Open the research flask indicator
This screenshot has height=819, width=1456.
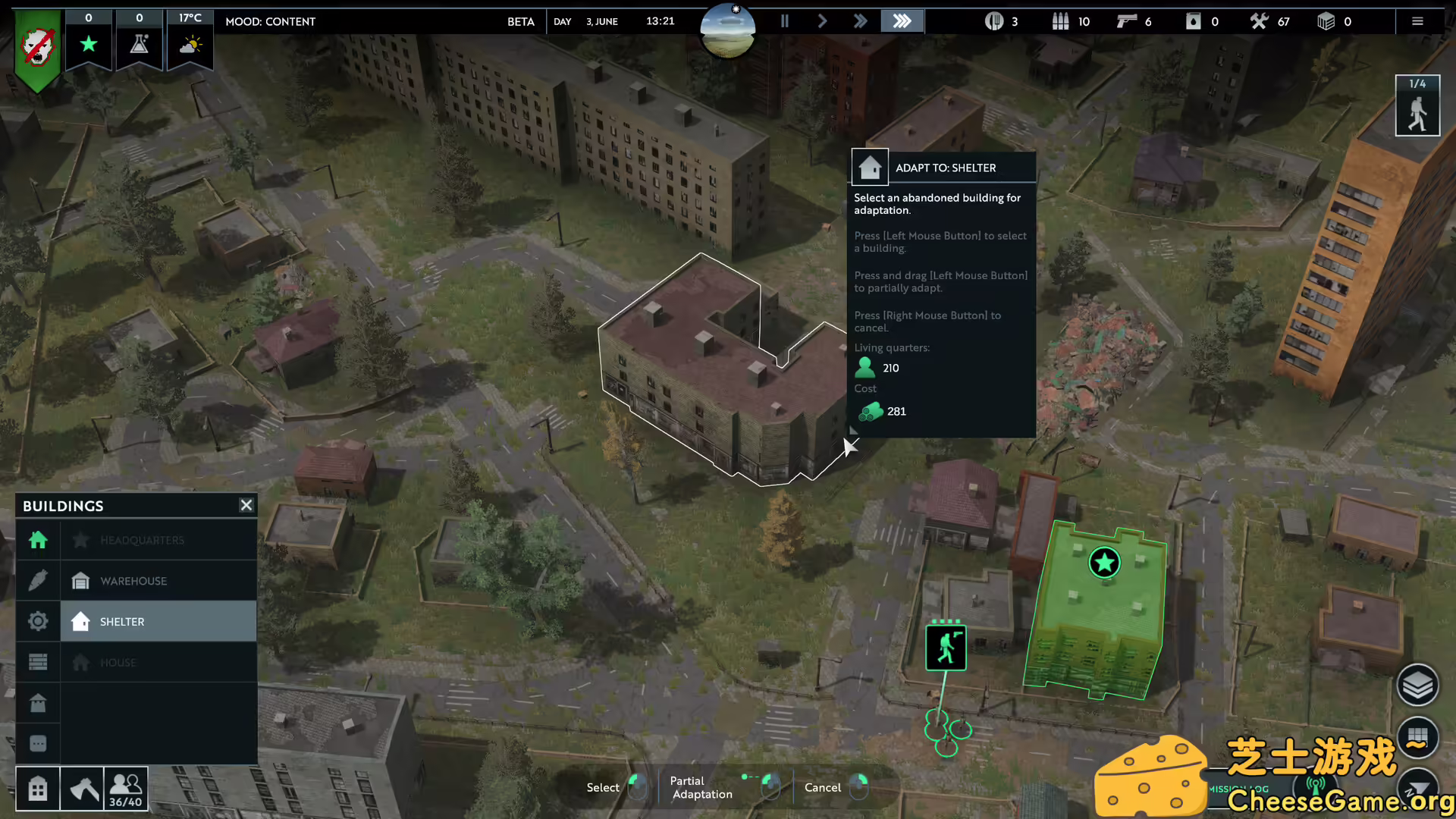pyautogui.click(x=140, y=44)
